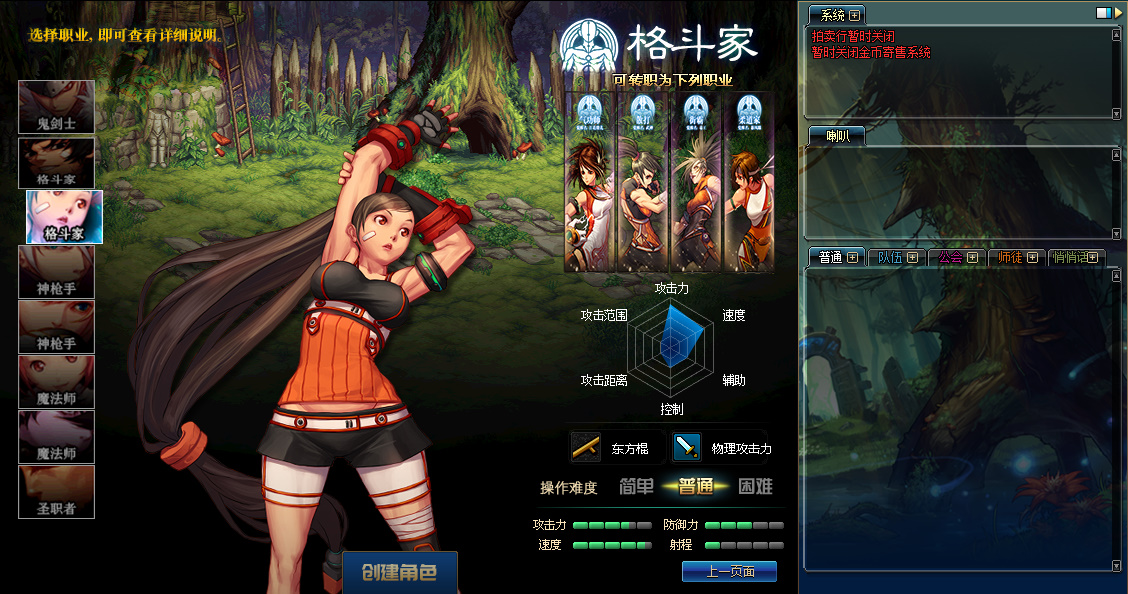This screenshot has width=1128, height=594.
Task: Open the 街霸 subclass card
Action: (692, 182)
